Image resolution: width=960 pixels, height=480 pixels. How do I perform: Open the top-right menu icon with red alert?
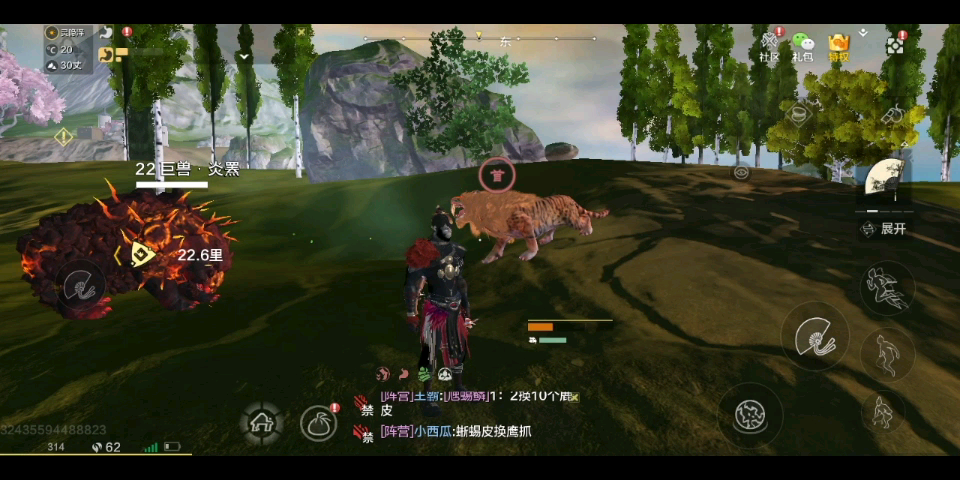pyautogui.click(x=895, y=44)
